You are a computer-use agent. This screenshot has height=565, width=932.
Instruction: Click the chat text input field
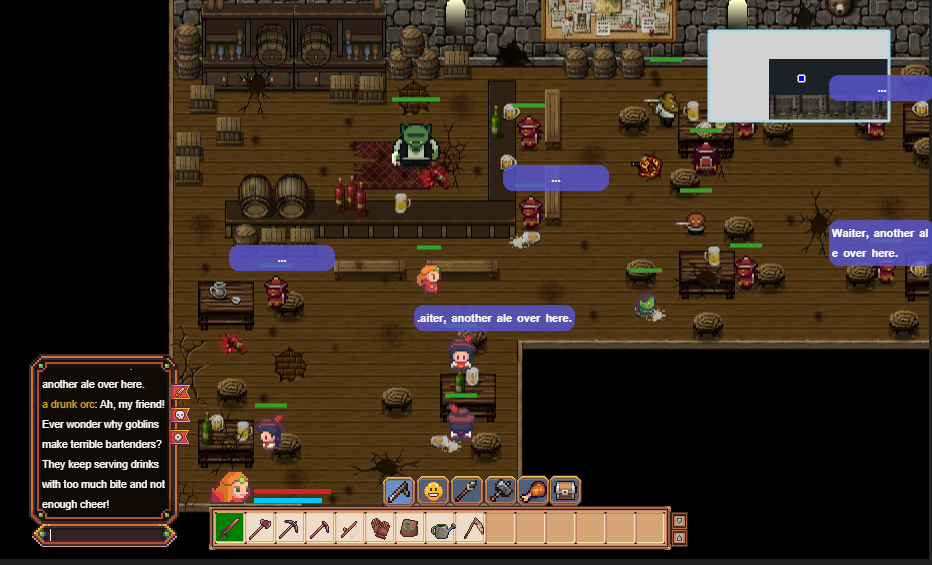[x=105, y=535]
